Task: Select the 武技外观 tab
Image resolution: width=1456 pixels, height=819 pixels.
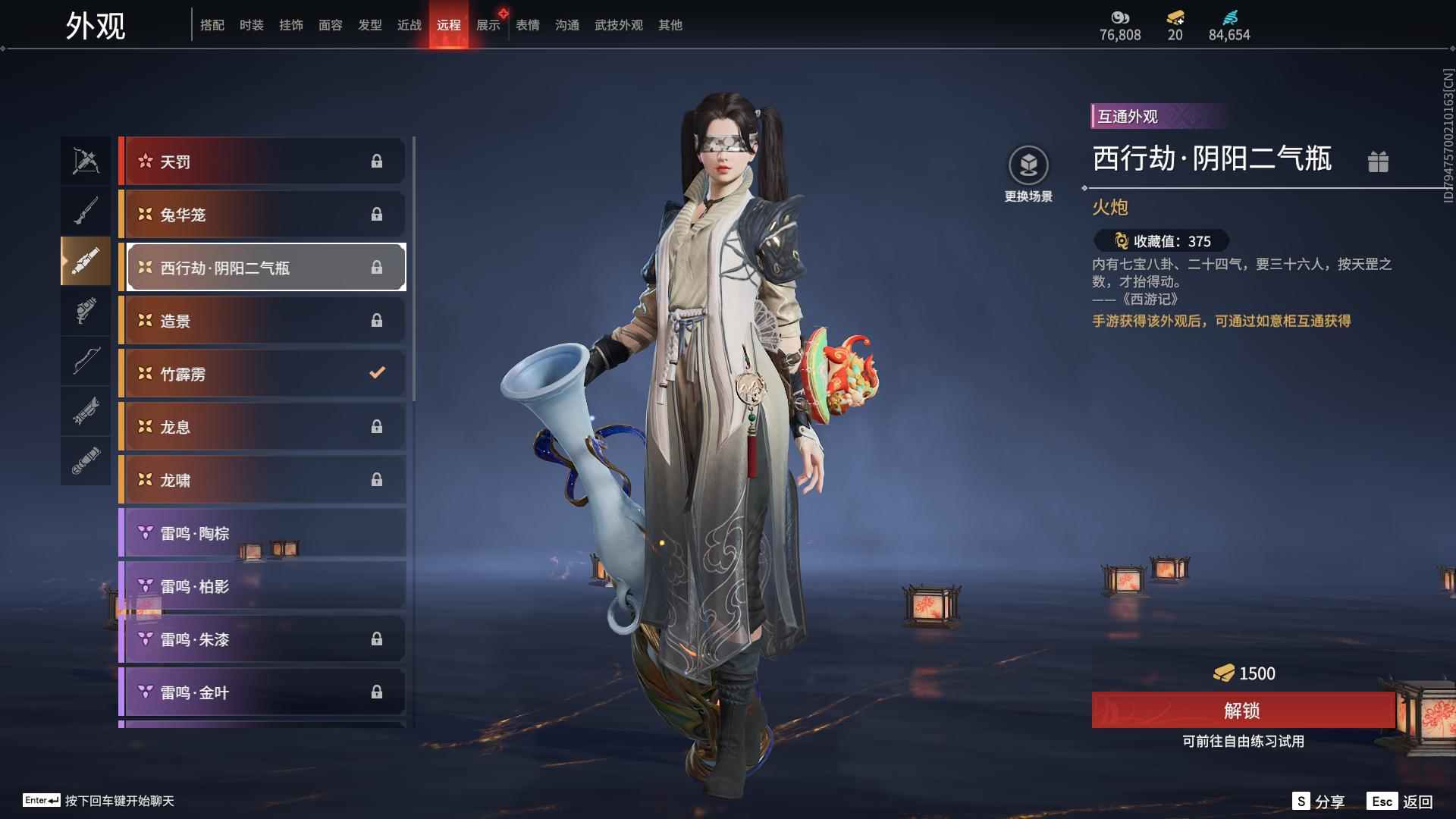Action: 617,24
